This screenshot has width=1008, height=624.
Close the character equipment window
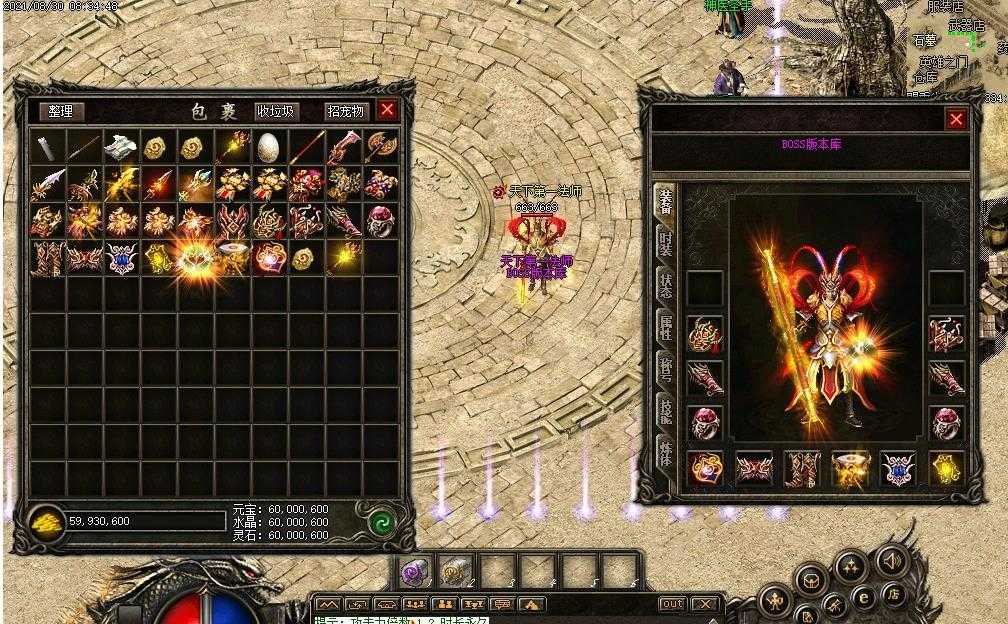tap(956, 120)
